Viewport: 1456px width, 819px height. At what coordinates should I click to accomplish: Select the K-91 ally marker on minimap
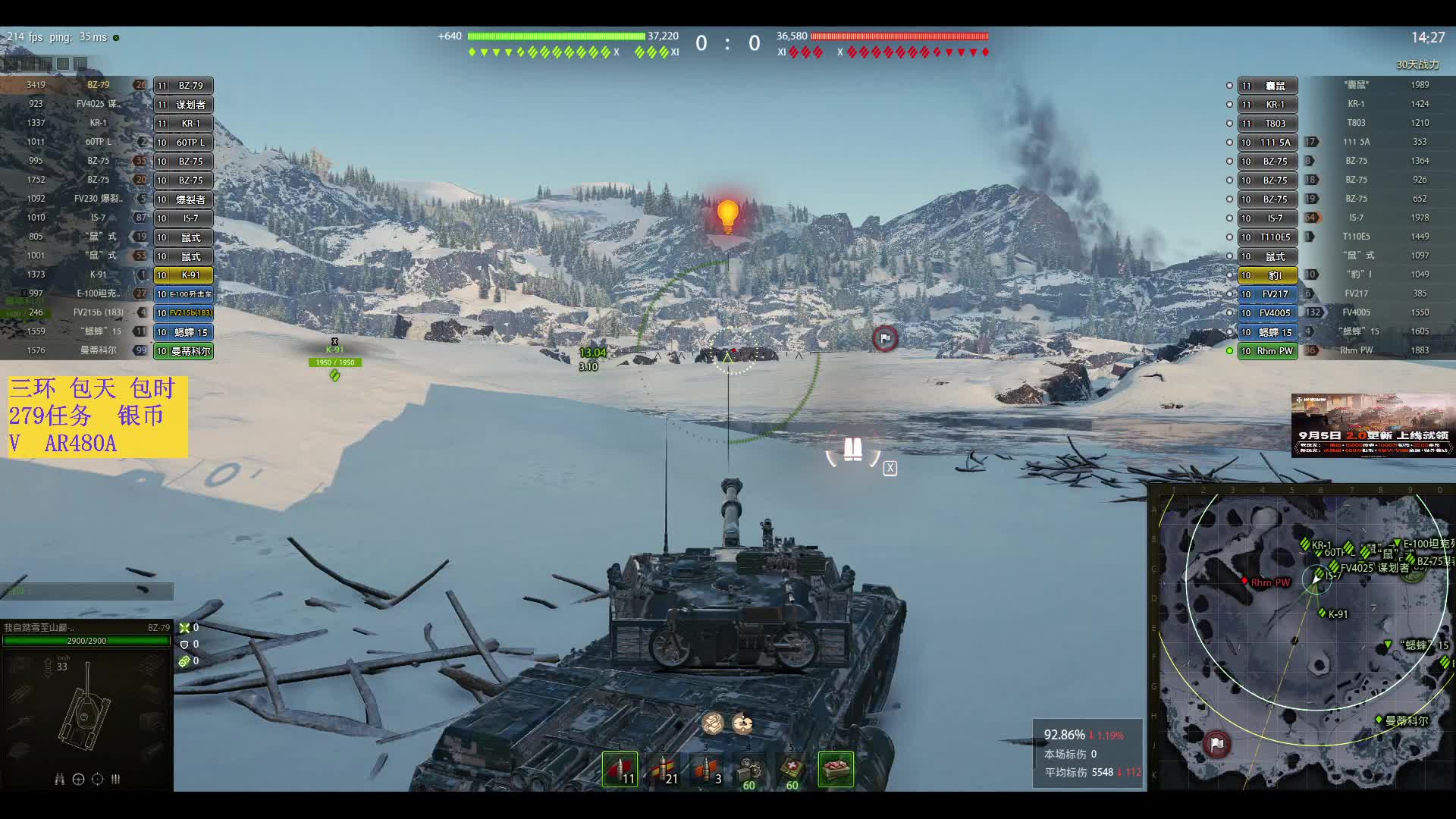[x=1323, y=613]
